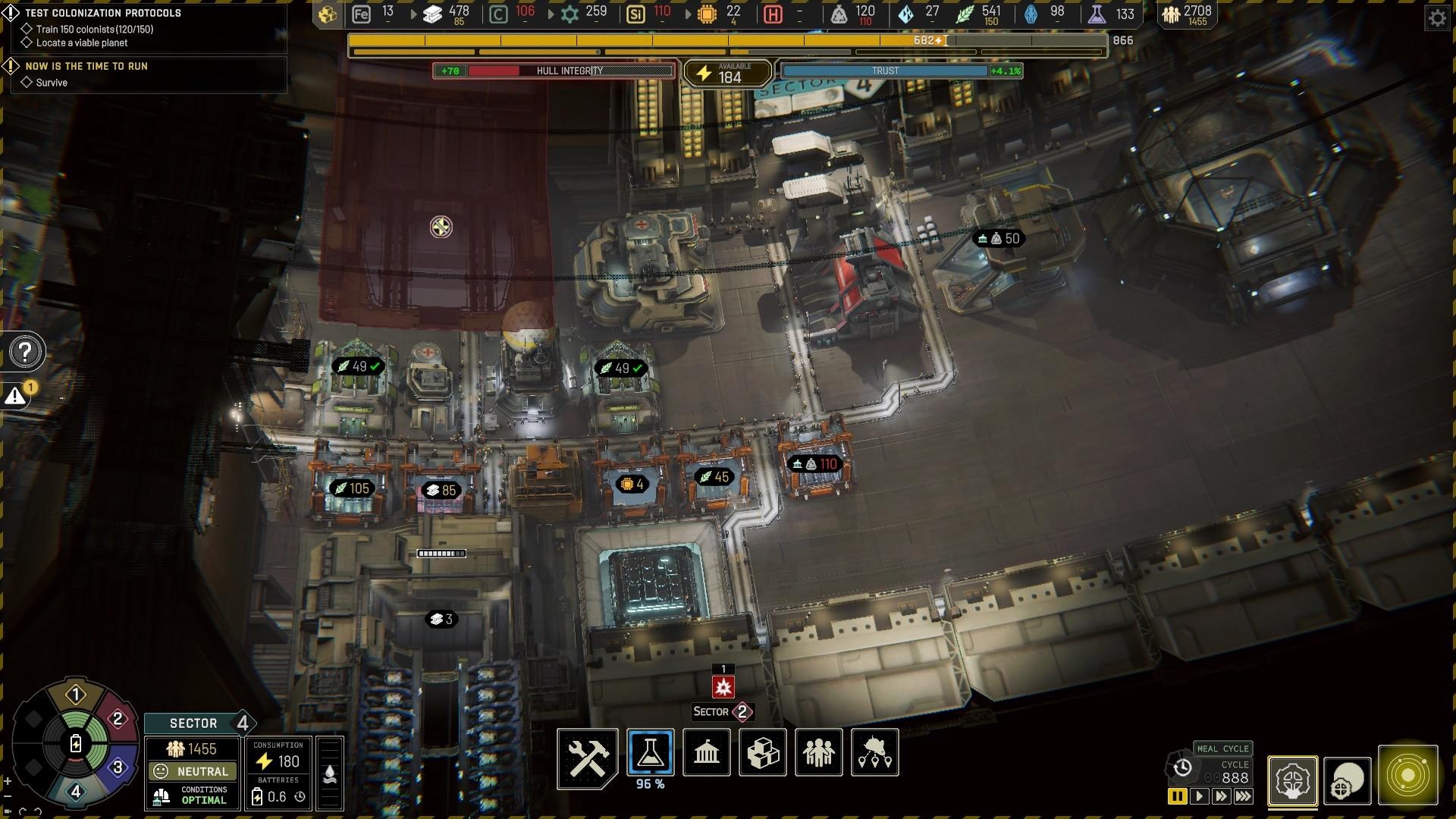The width and height of the screenshot is (1456, 819).
Task: Open the policies building icon menu
Action: click(x=706, y=753)
